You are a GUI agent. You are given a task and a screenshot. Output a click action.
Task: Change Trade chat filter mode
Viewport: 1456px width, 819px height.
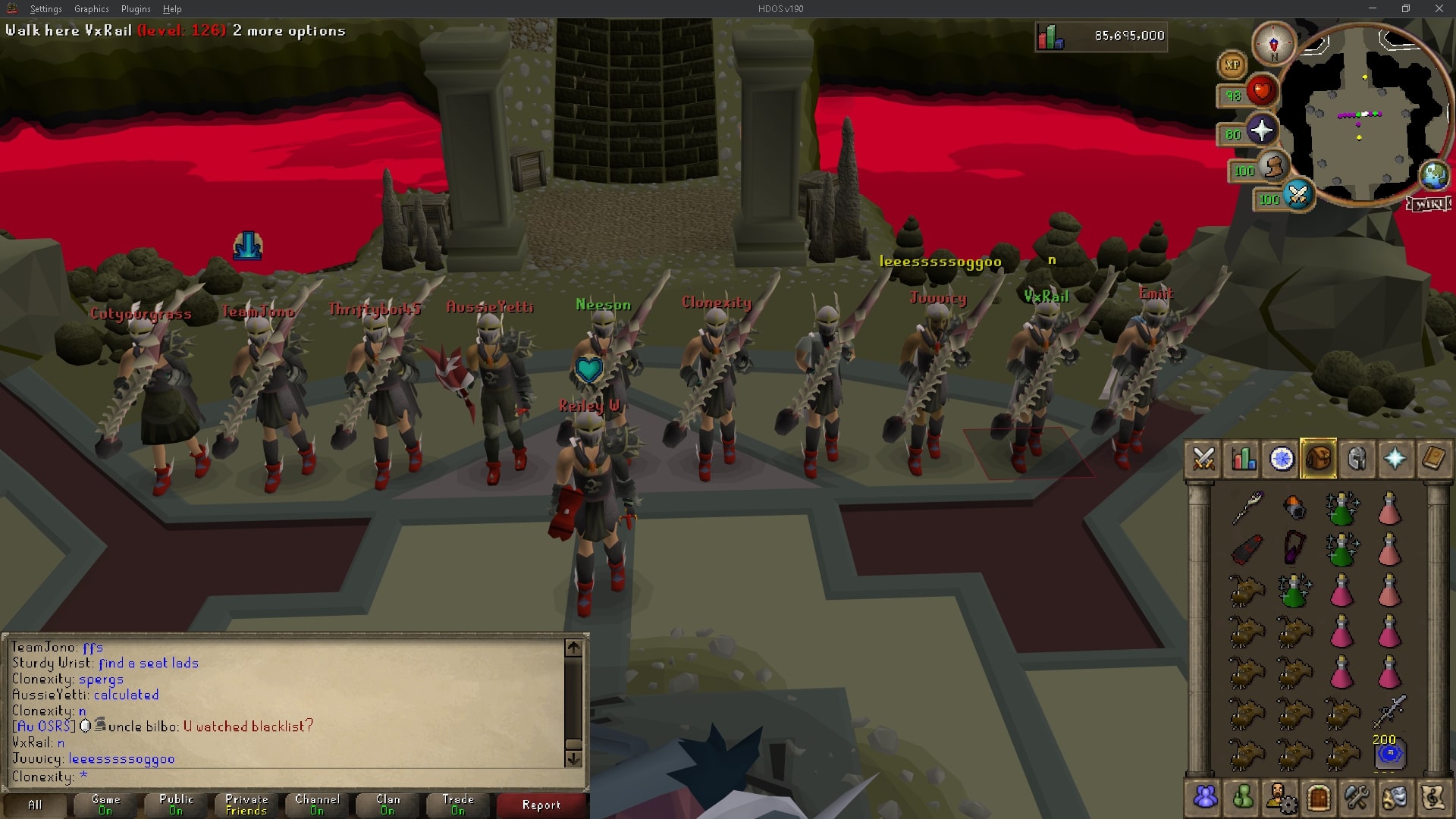tap(457, 804)
